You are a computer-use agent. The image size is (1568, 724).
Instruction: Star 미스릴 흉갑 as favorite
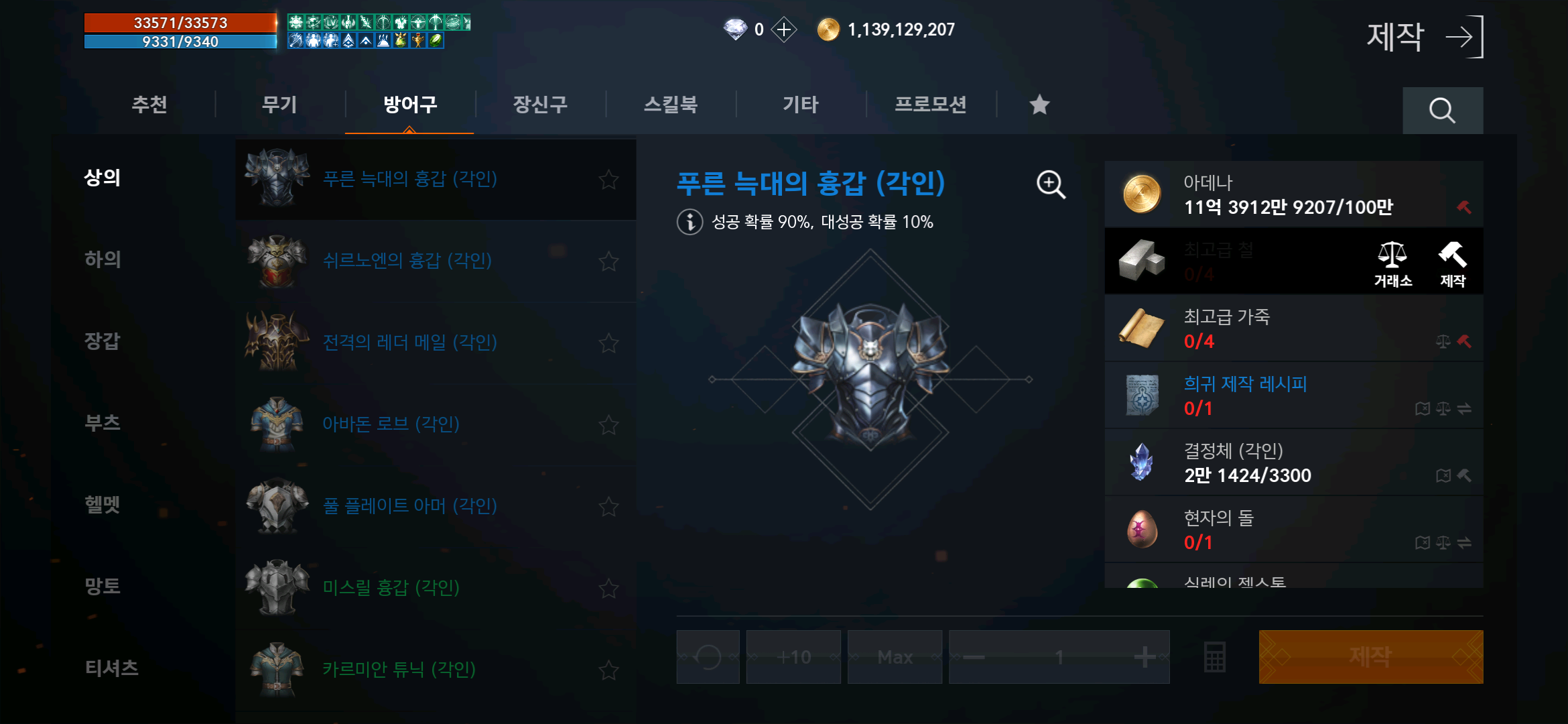pos(608,587)
